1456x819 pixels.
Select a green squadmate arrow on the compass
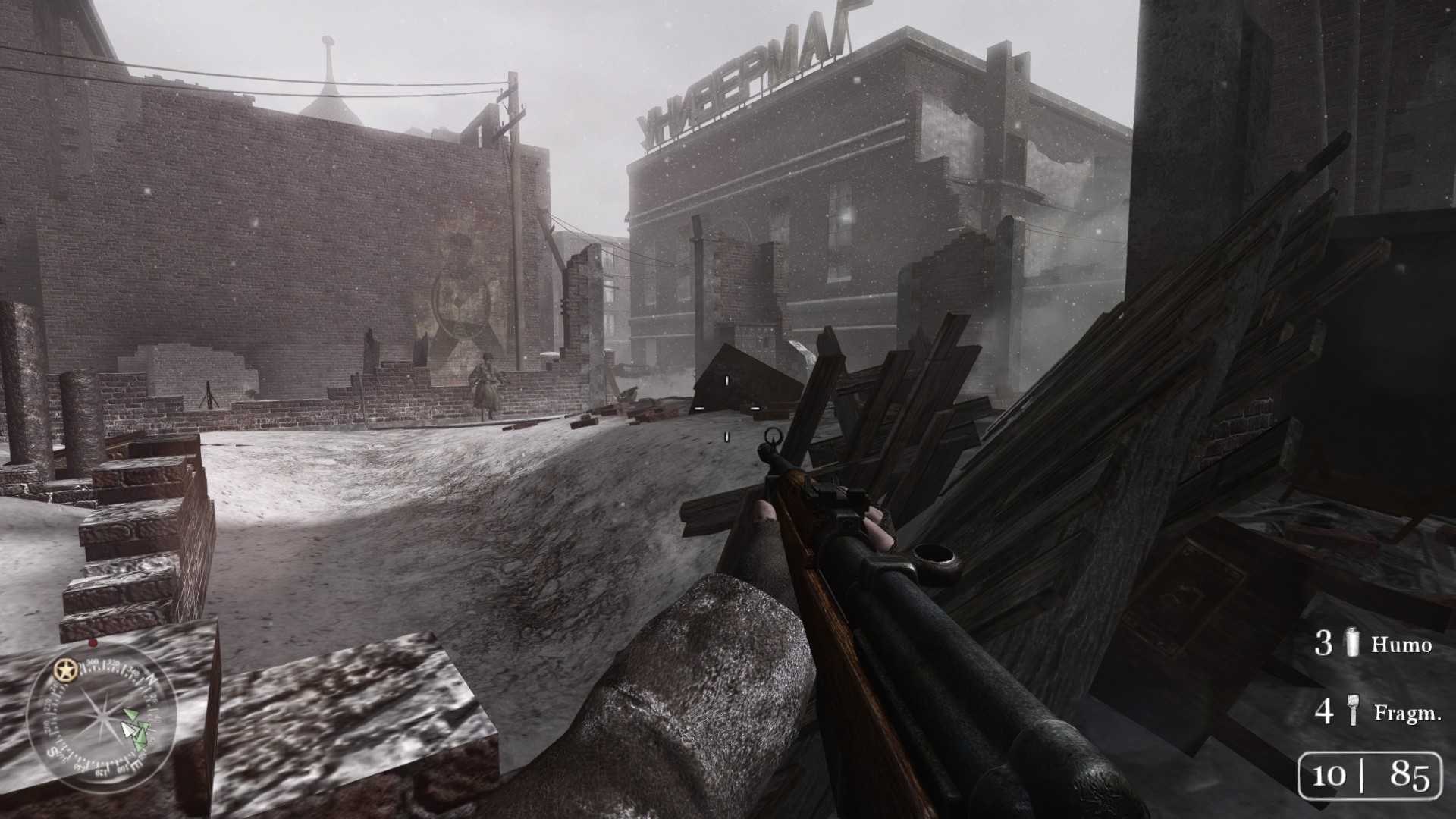coord(132,714)
